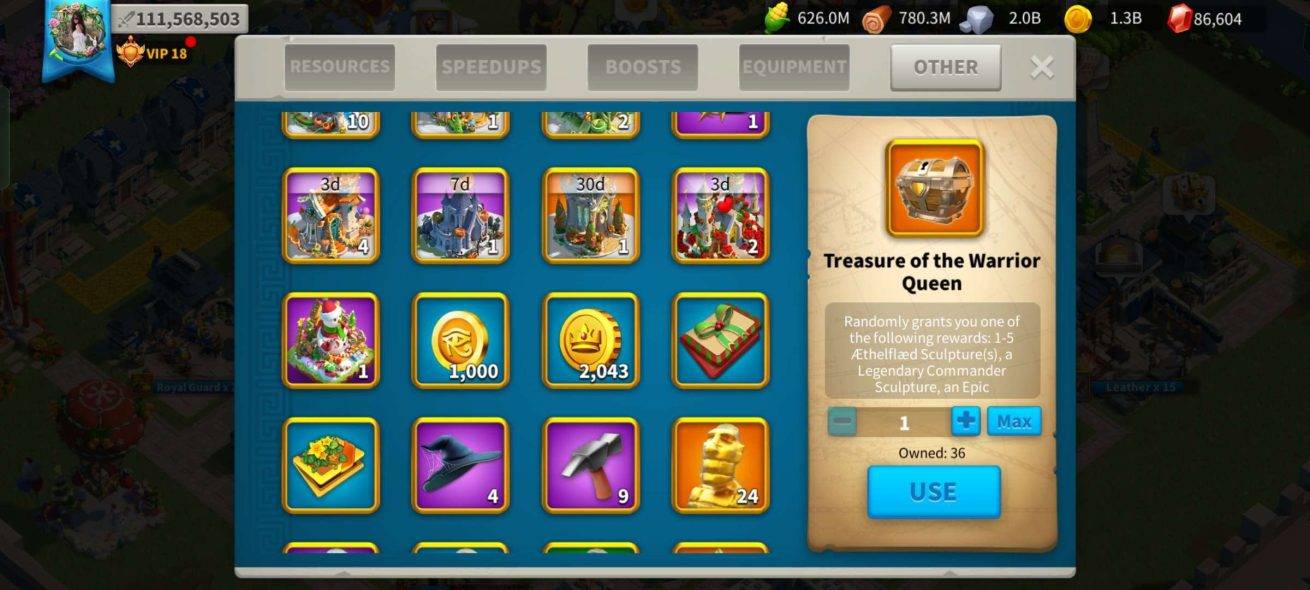1310x590 pixels.
Task: Select the green-ribbon gift box item
Action: (720, 340)
